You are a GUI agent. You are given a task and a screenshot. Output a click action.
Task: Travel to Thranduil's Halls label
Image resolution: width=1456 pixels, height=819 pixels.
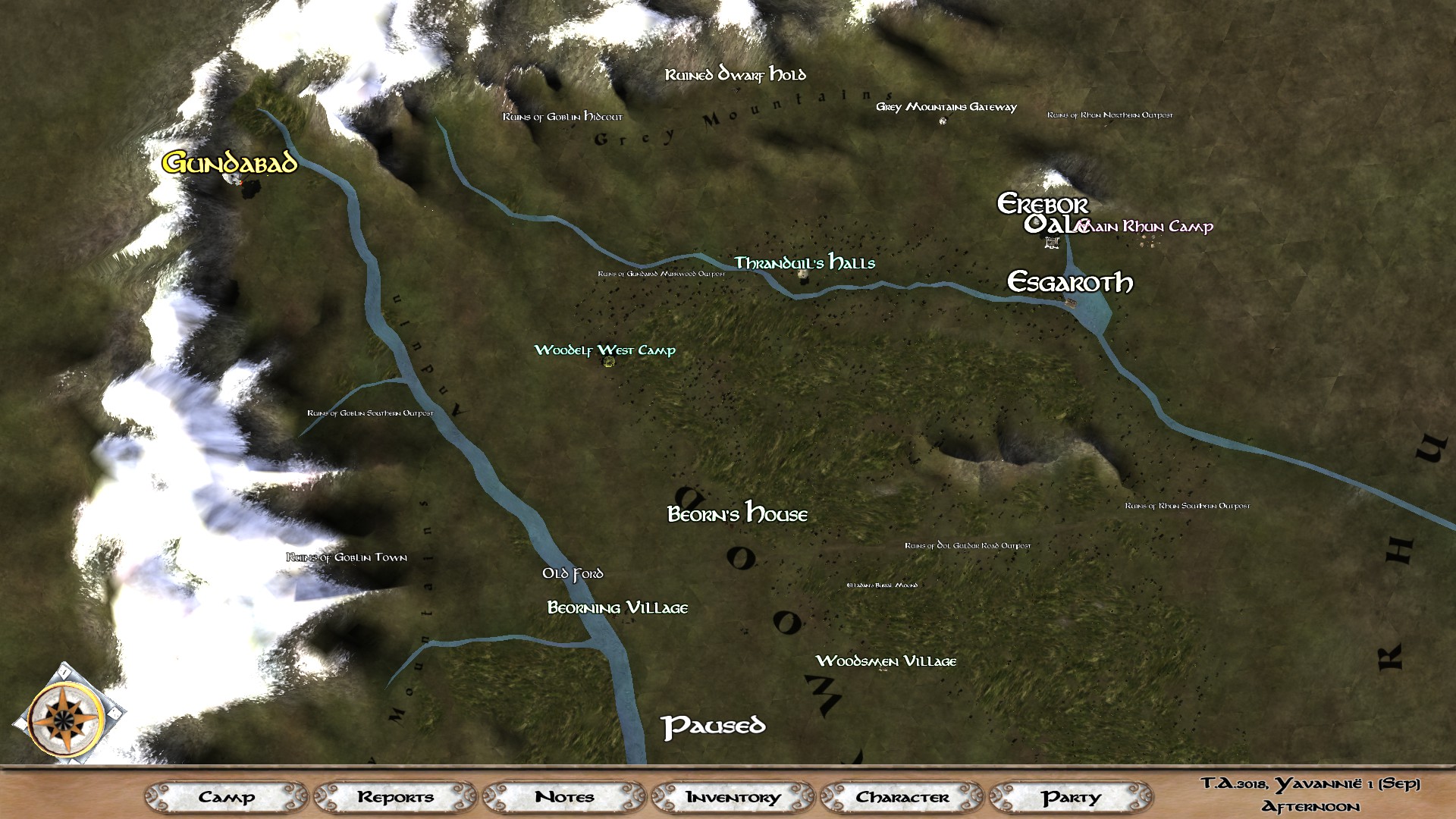(x=804, y=263)
